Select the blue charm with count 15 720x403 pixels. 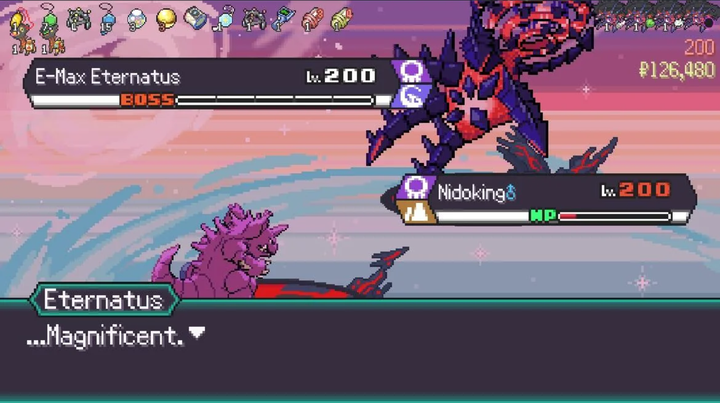tap(106, 19)
